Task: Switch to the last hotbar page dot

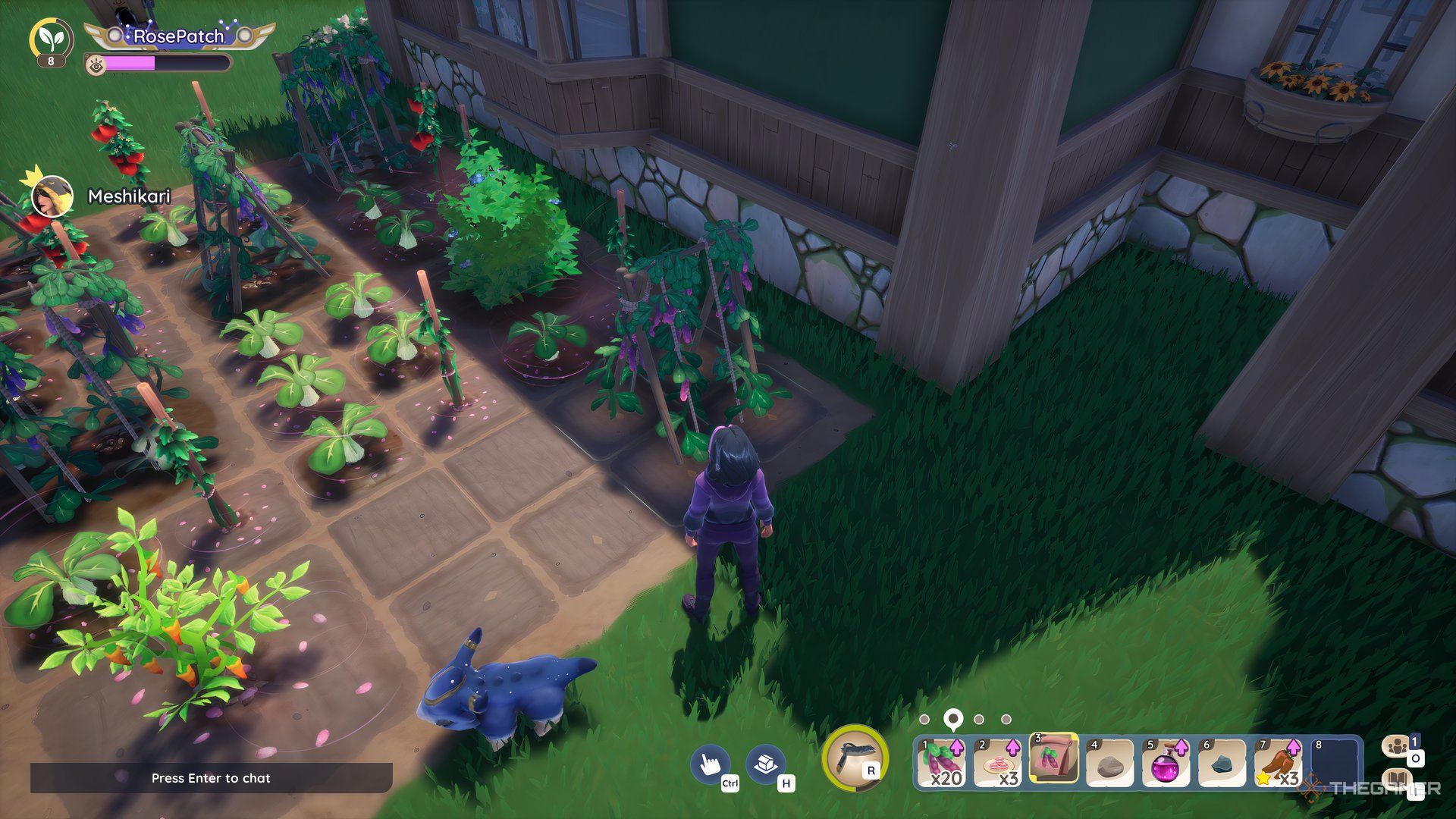Action: click(x=1006, y=719)
